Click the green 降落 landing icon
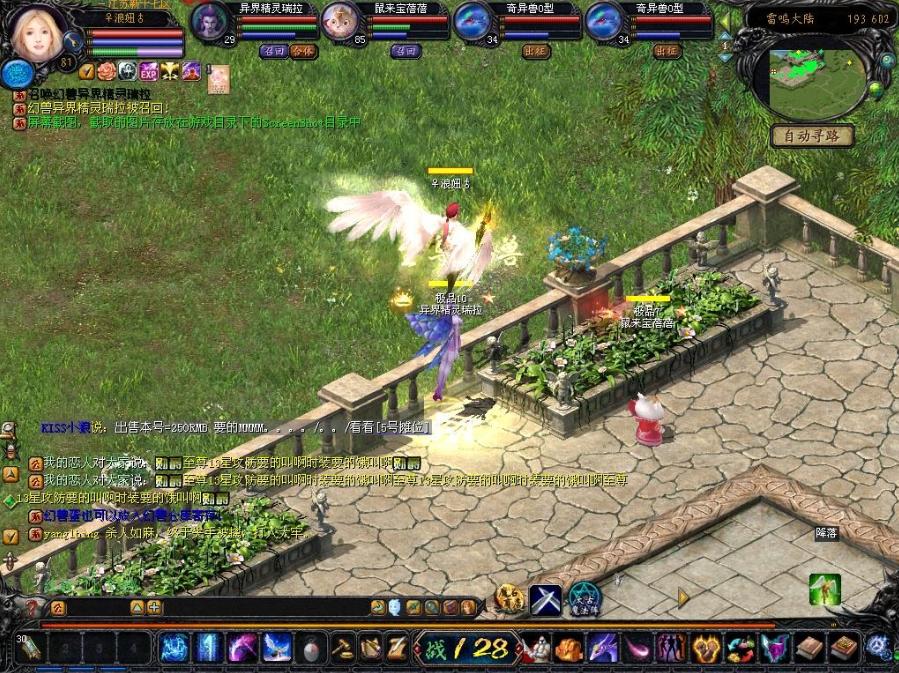This screenshot has width=899, height=673. pyautogui.click(x=824, y=589)
